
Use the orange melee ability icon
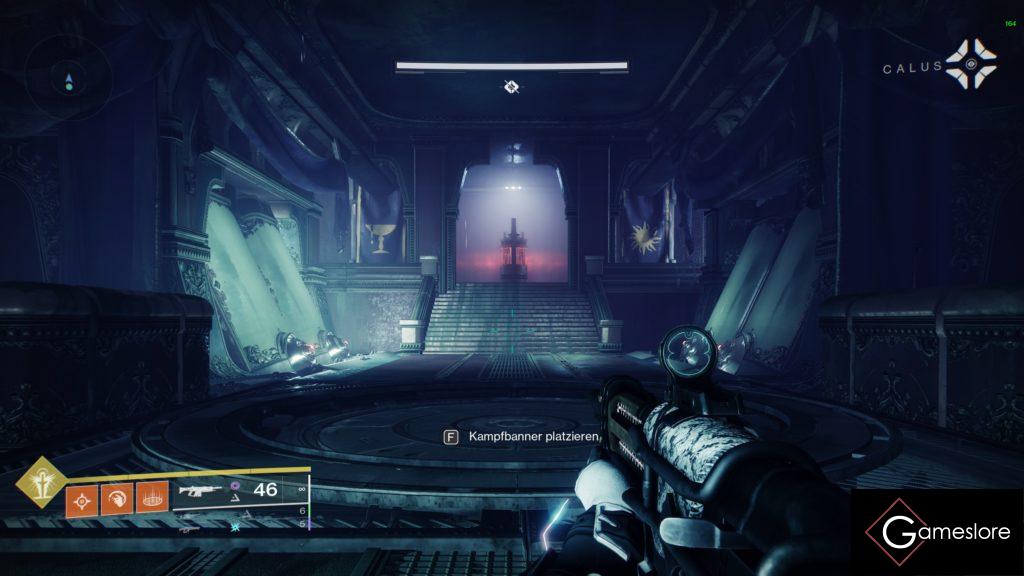coord(116,498)
